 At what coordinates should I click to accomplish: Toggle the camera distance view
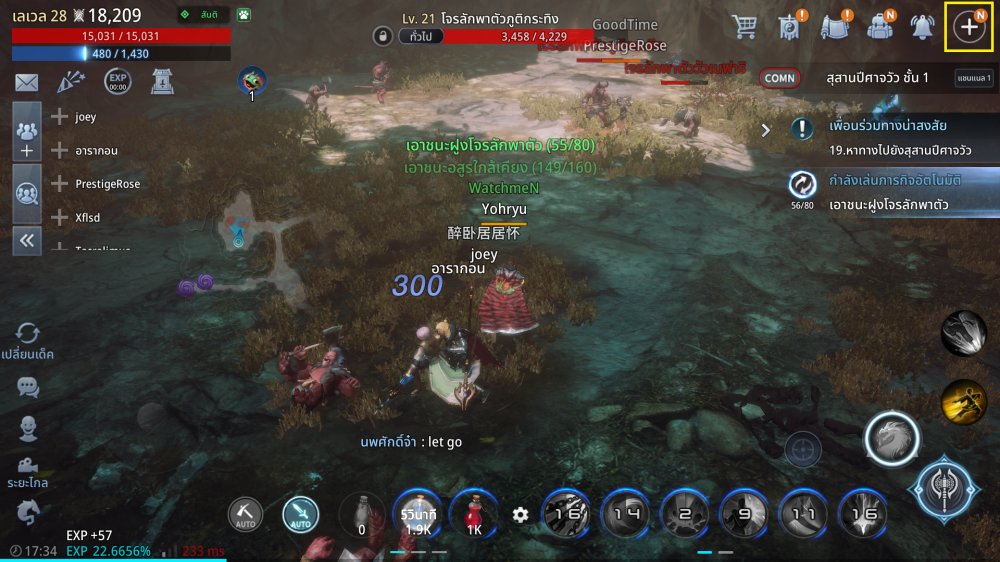click(x=28, y=467)
